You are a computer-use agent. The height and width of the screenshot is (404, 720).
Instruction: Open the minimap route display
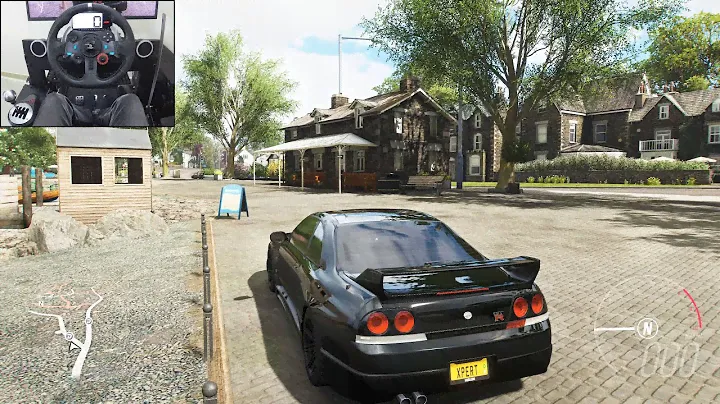[69, 326]
